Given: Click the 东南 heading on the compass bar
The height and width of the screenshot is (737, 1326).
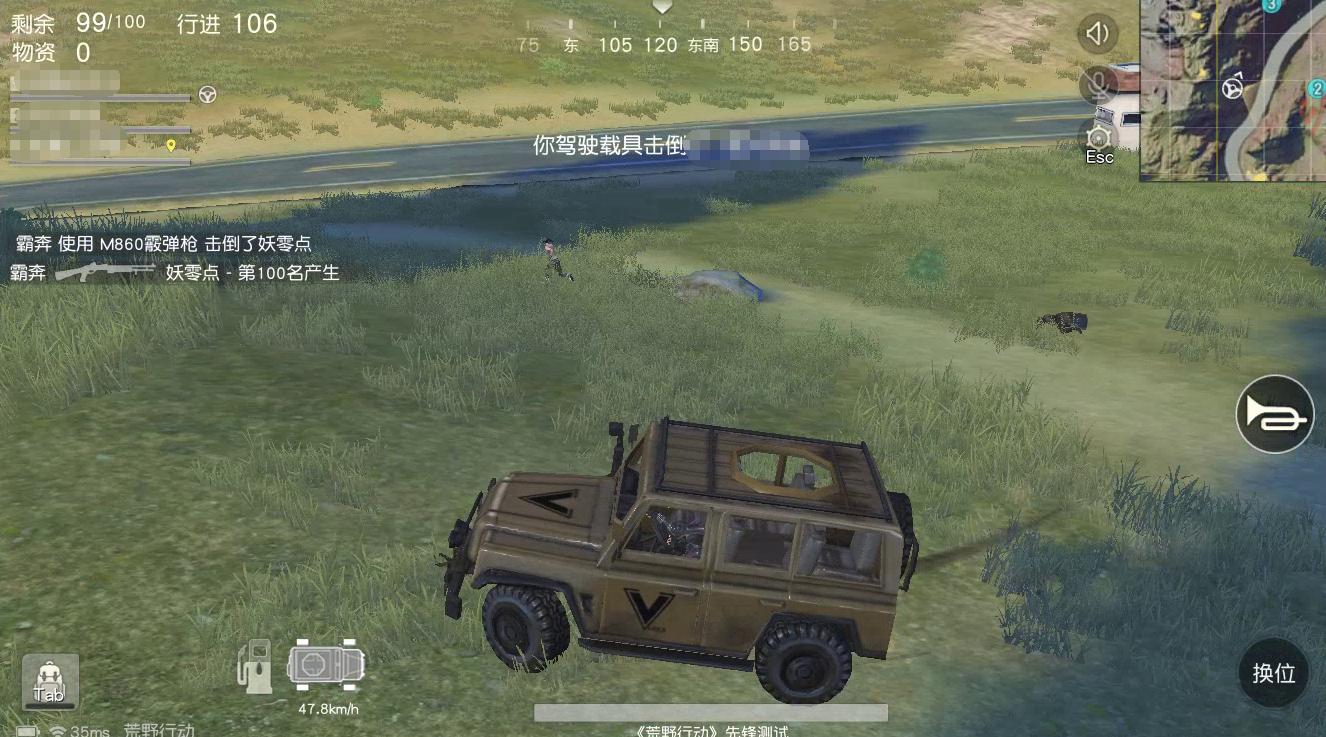Looking at the screenshot, I should point(702,44).
